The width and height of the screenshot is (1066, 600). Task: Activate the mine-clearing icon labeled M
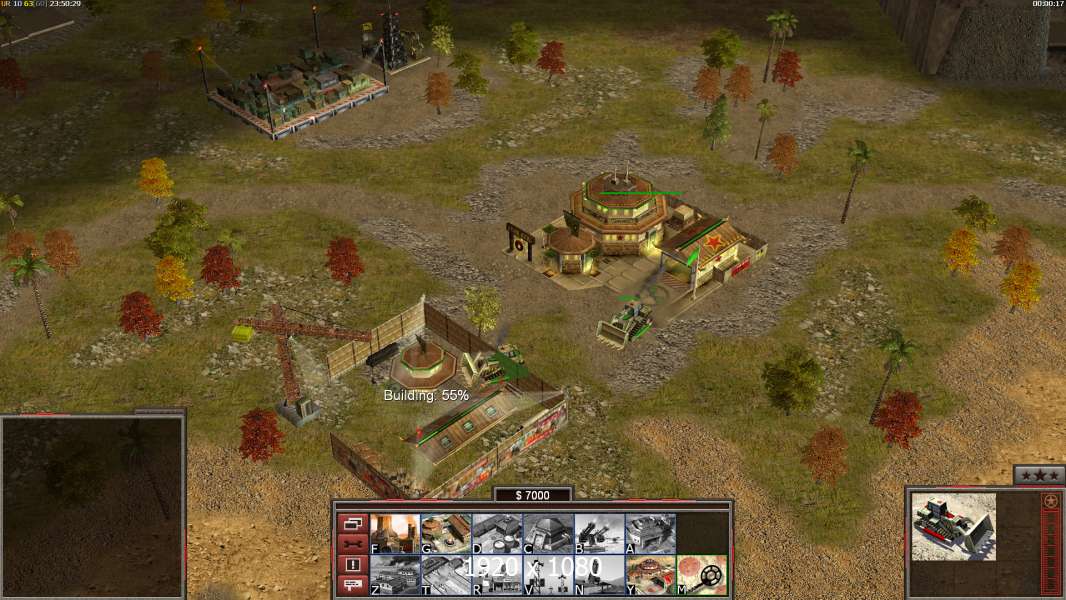click(x=701, y=575)
